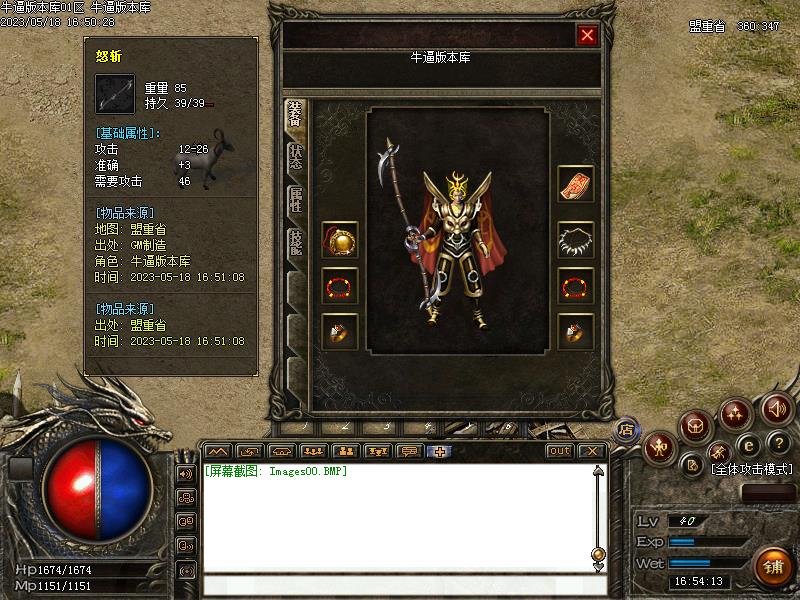Open the inventory bag icon
This screenshot has width=800, height=600.
point(696,427)
